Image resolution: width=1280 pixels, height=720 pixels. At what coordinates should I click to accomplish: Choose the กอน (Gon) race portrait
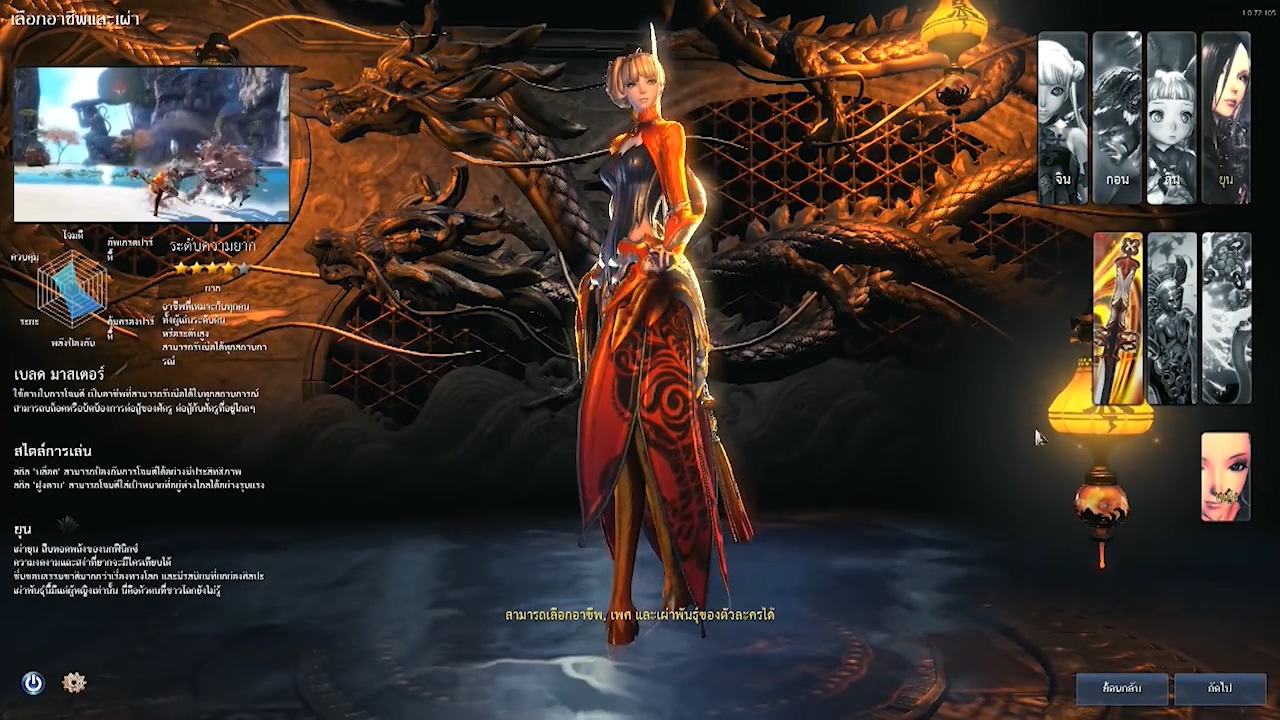tap(1117, 118)
